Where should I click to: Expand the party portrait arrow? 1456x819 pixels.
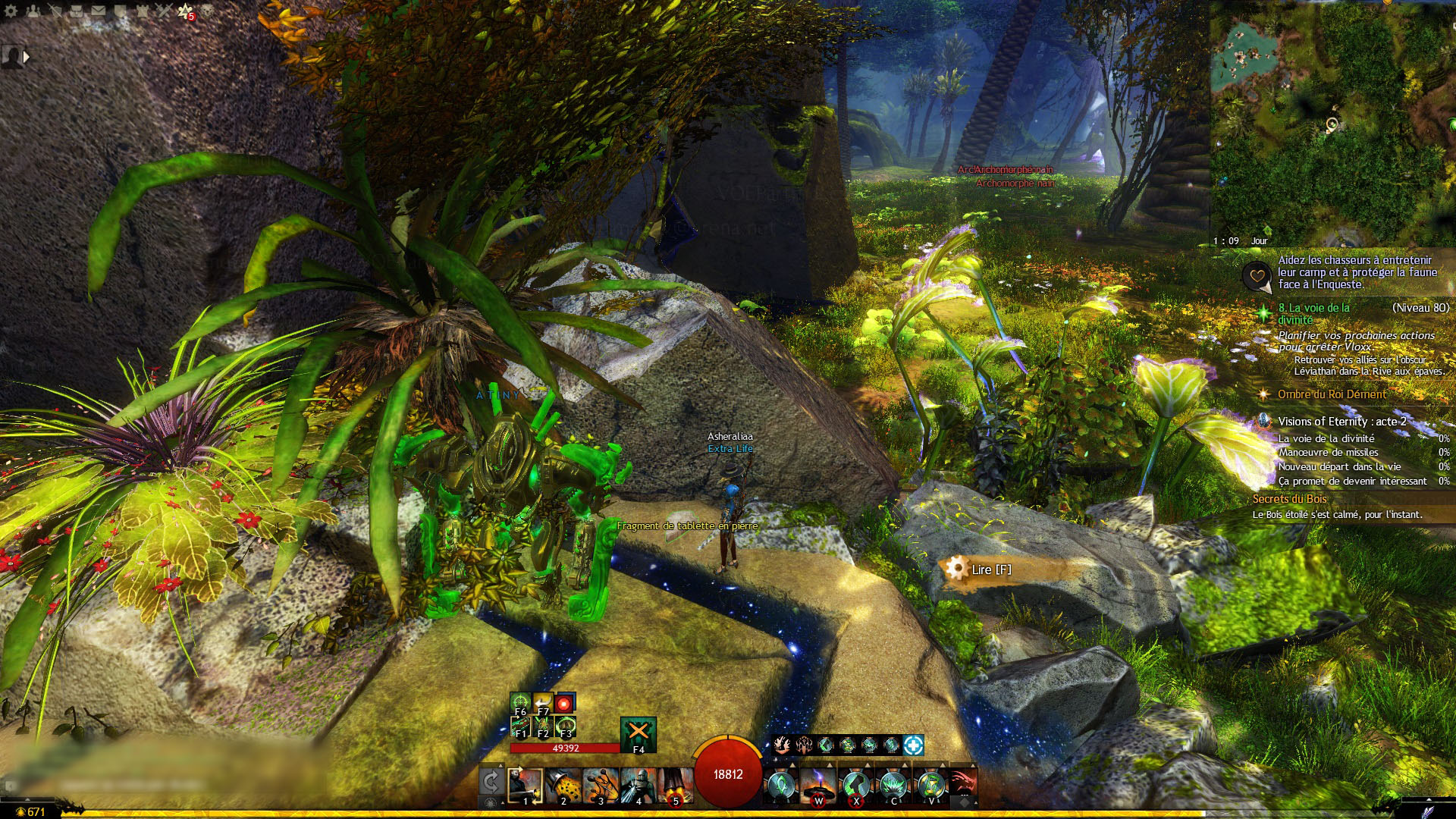pos(27,57)
